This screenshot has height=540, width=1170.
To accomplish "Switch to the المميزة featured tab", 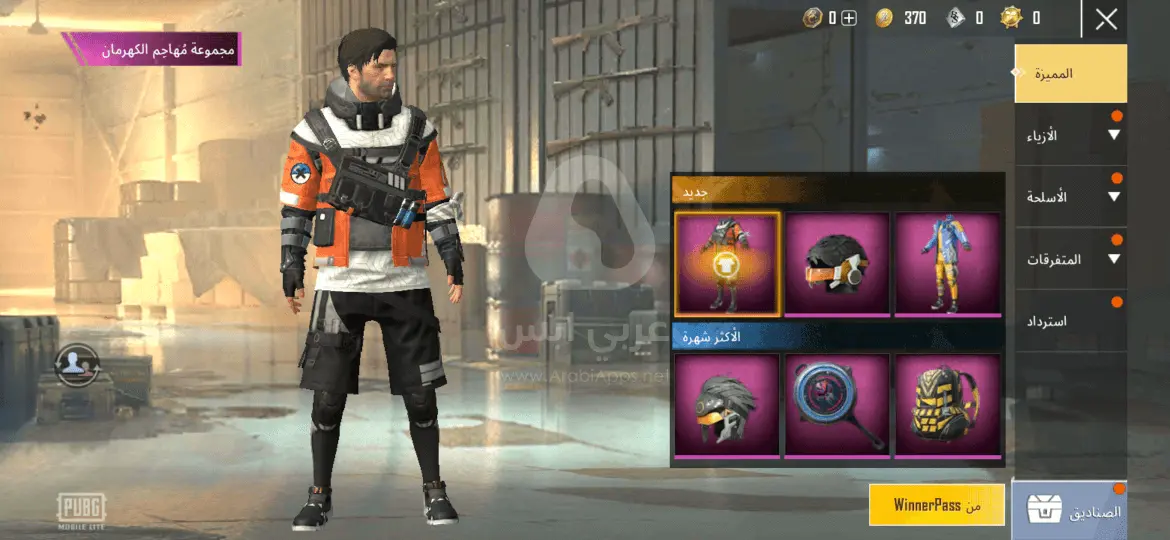I will [x=1070, y=73].
